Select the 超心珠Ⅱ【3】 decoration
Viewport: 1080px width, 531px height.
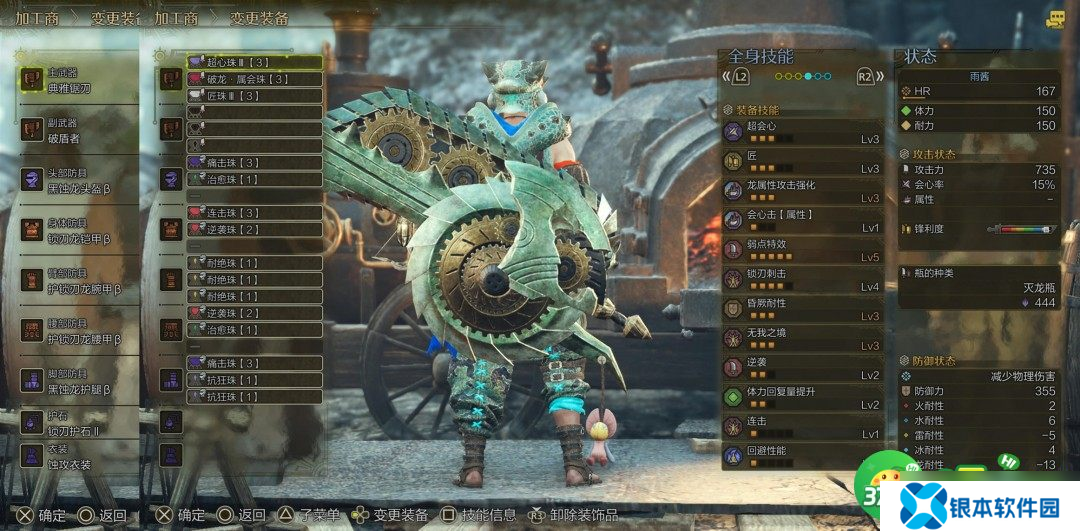255,62
